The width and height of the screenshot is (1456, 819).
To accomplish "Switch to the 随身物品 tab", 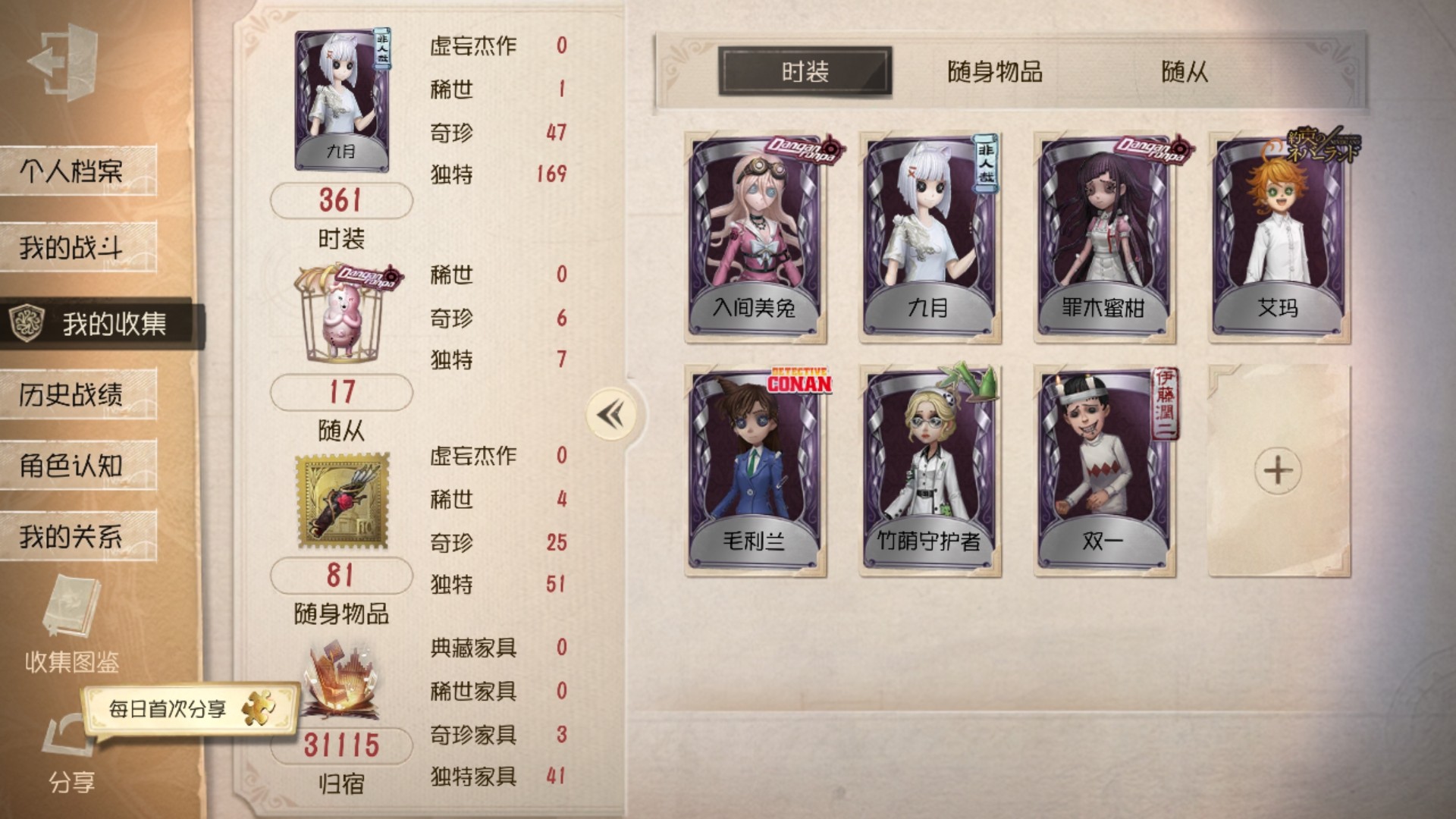I will (995, 72).
